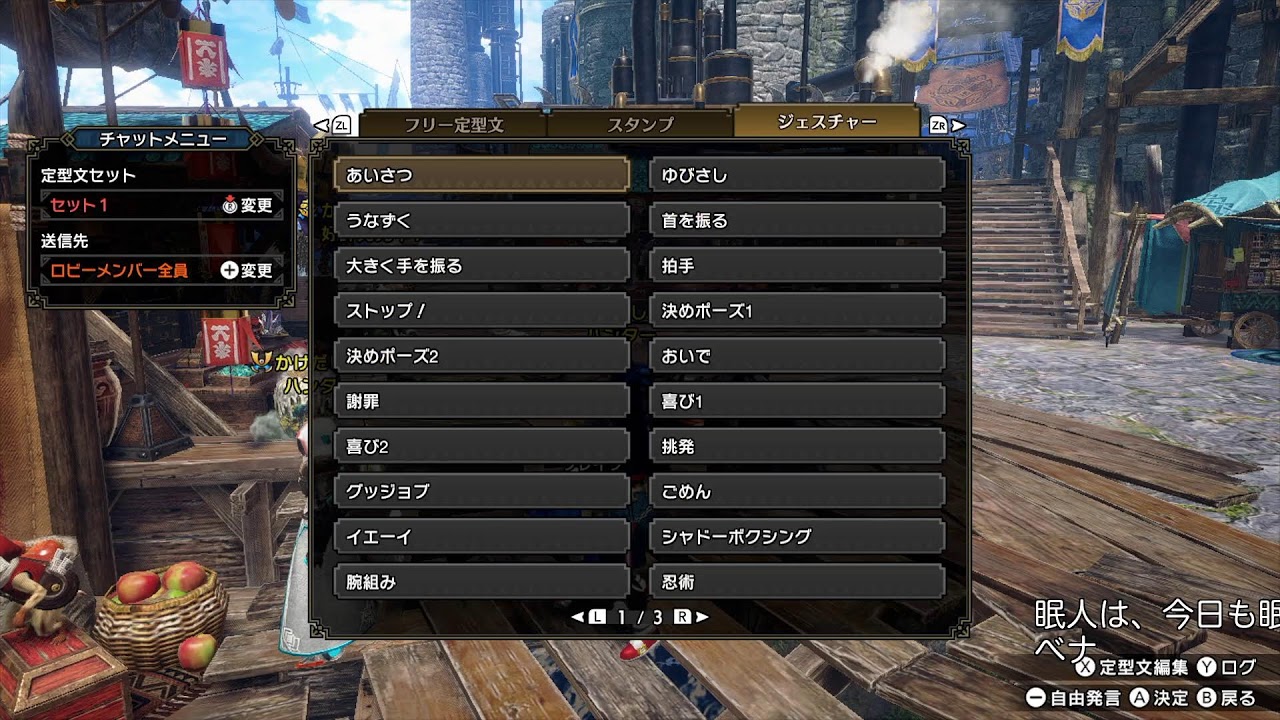Image resolution: width=1280 pixels, height=720 pixels.
Task: Open the スタンプ tab
Action: tap(640, 125)
